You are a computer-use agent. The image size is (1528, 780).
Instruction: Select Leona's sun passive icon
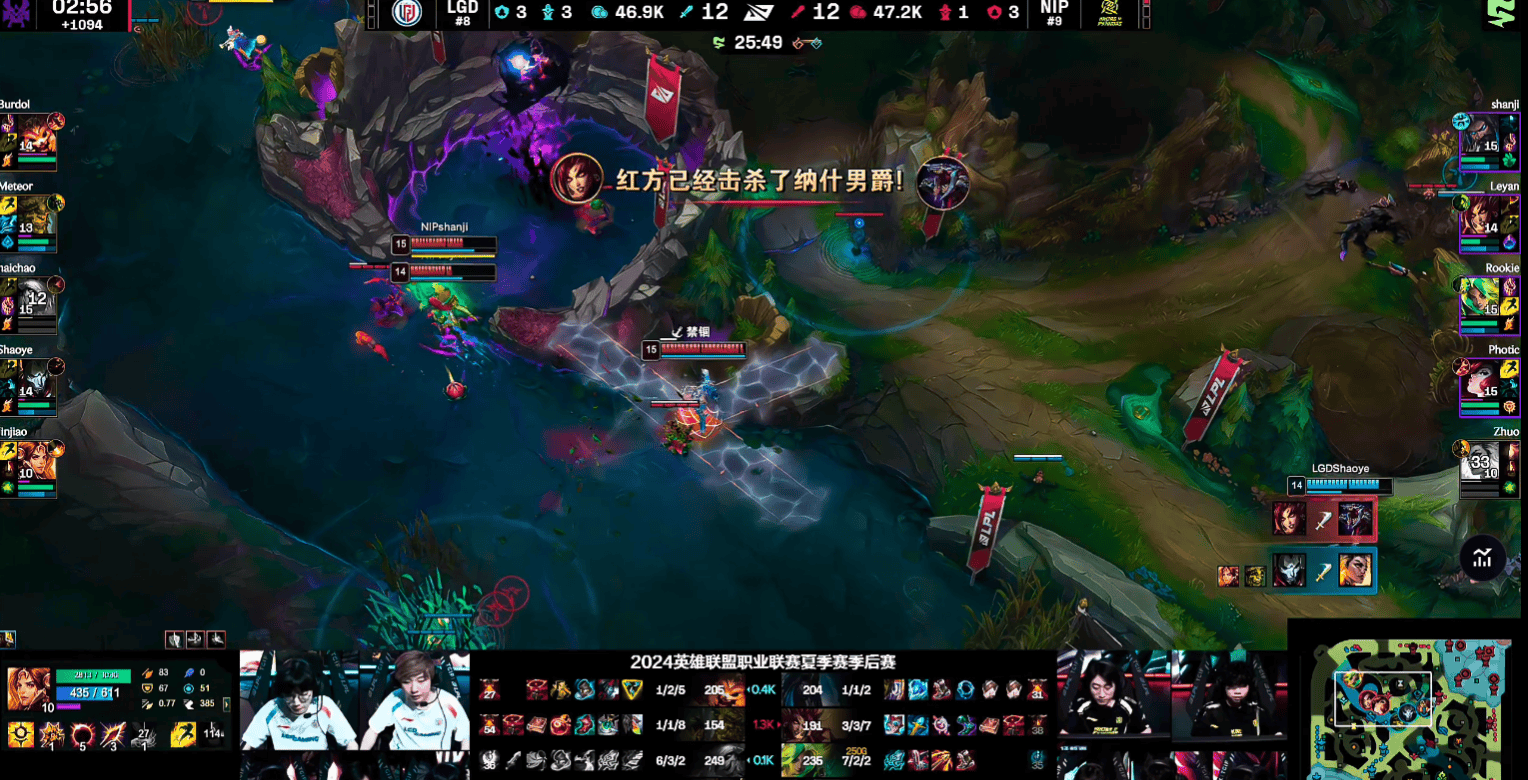pos(20,736)
